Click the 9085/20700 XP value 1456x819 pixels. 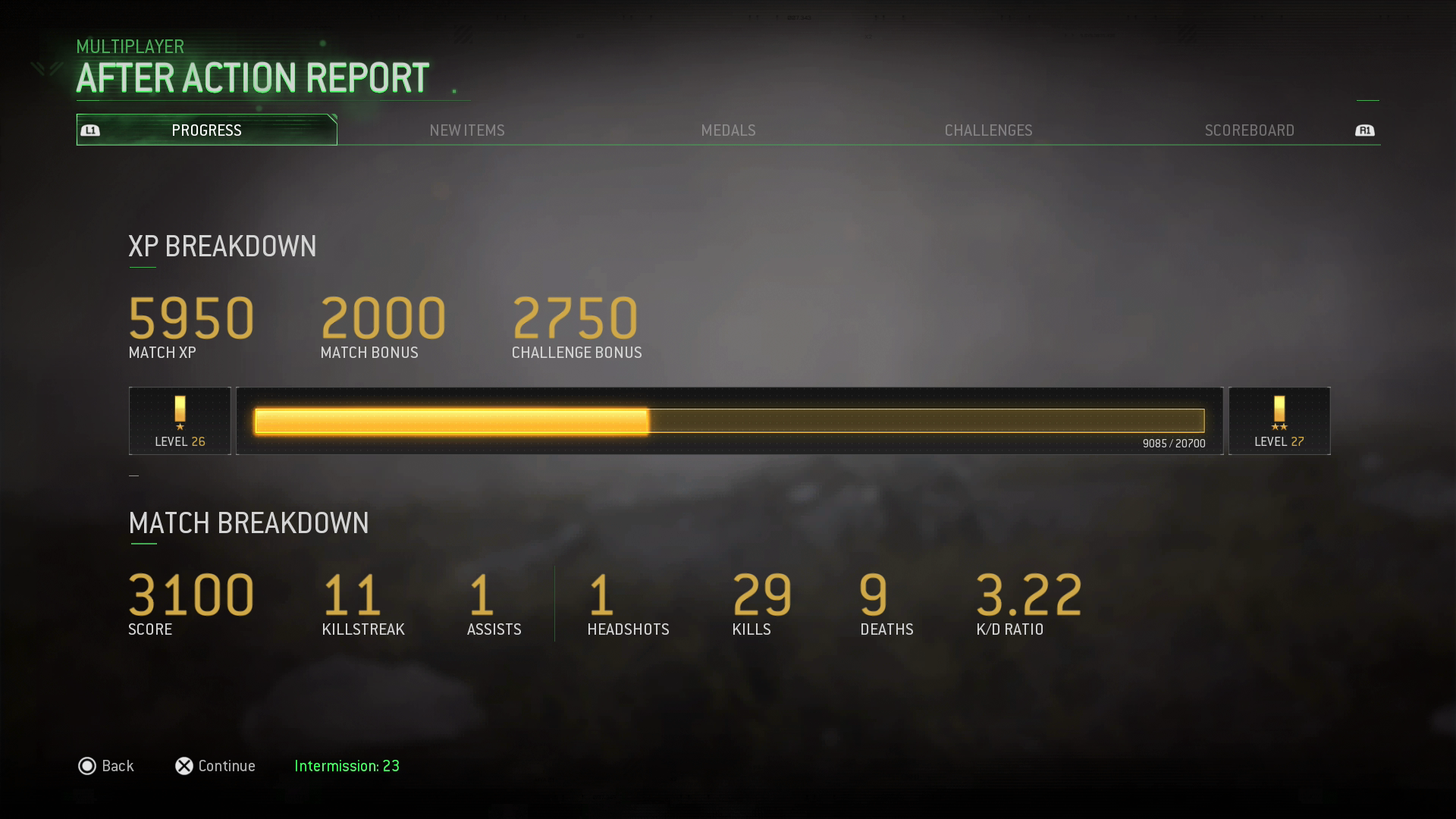click(x=1175, y=443)
